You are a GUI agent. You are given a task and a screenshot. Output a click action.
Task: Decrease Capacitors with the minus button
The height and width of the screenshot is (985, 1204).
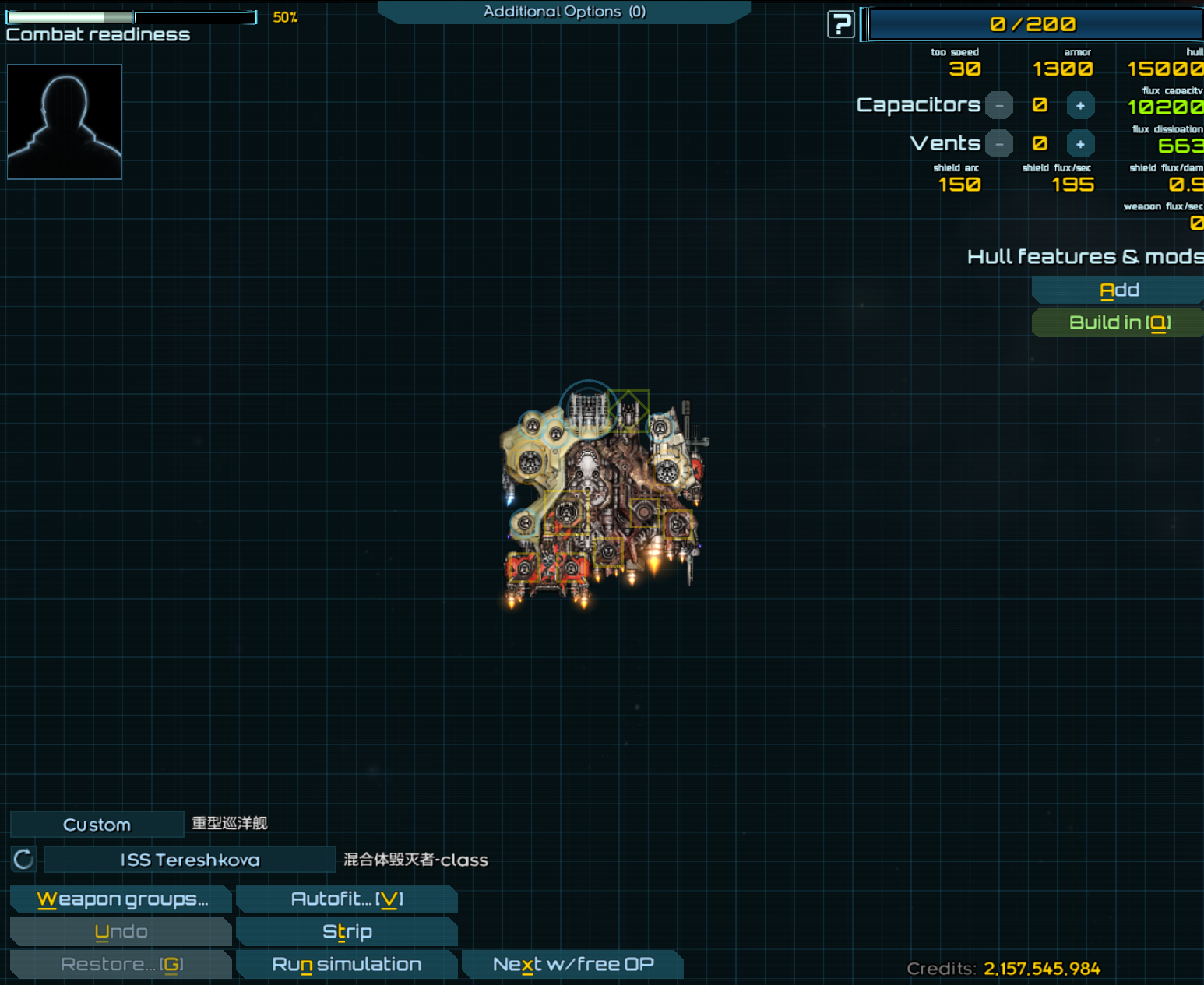(x=999, y=105)
